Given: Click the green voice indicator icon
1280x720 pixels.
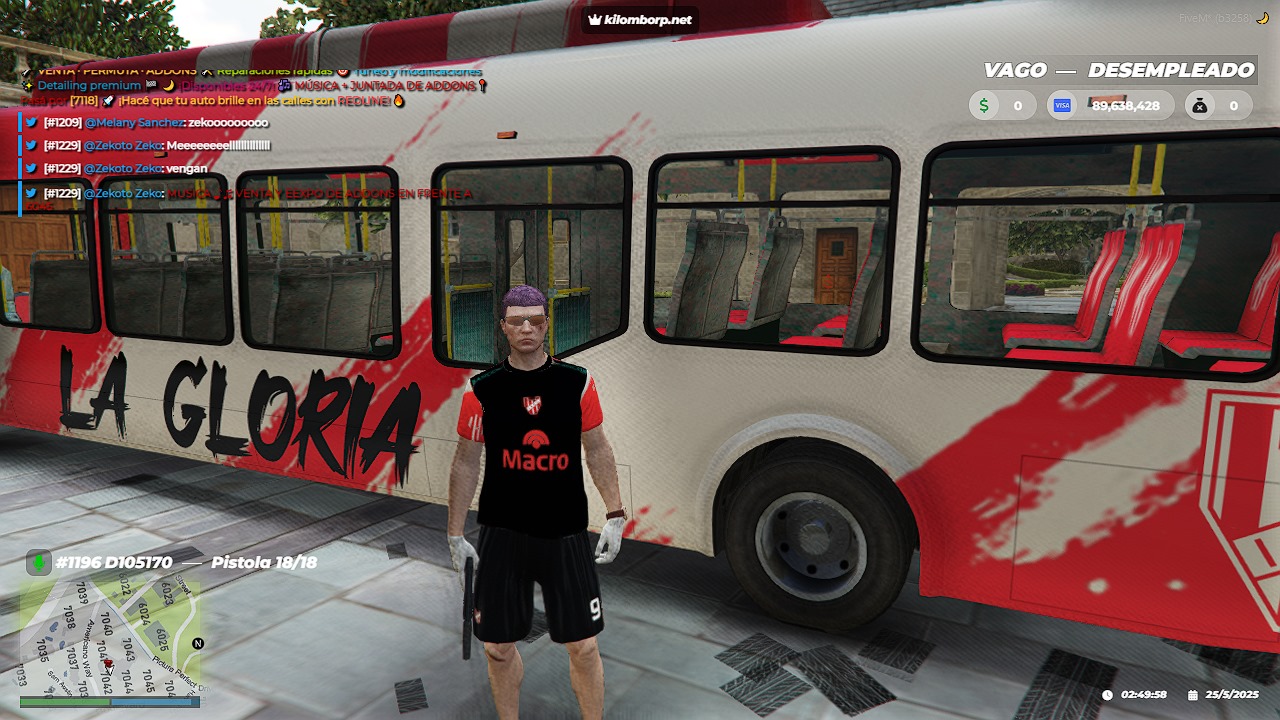Looking at the screenshot, I should [39, 563].
